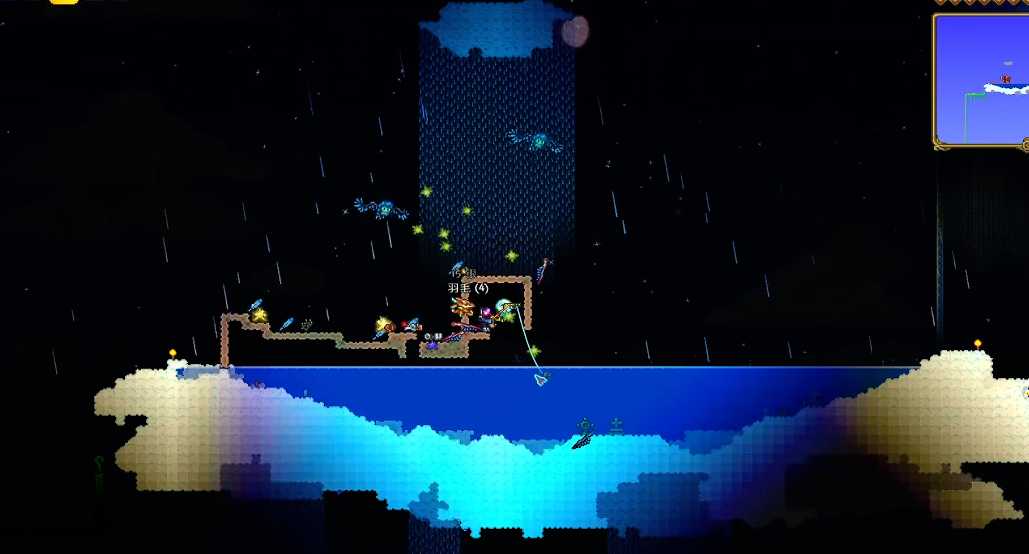The width and height of the screenshot is (1029, 554).
Task: Click the minimap in the gold frame
Action: pos(982,78)
